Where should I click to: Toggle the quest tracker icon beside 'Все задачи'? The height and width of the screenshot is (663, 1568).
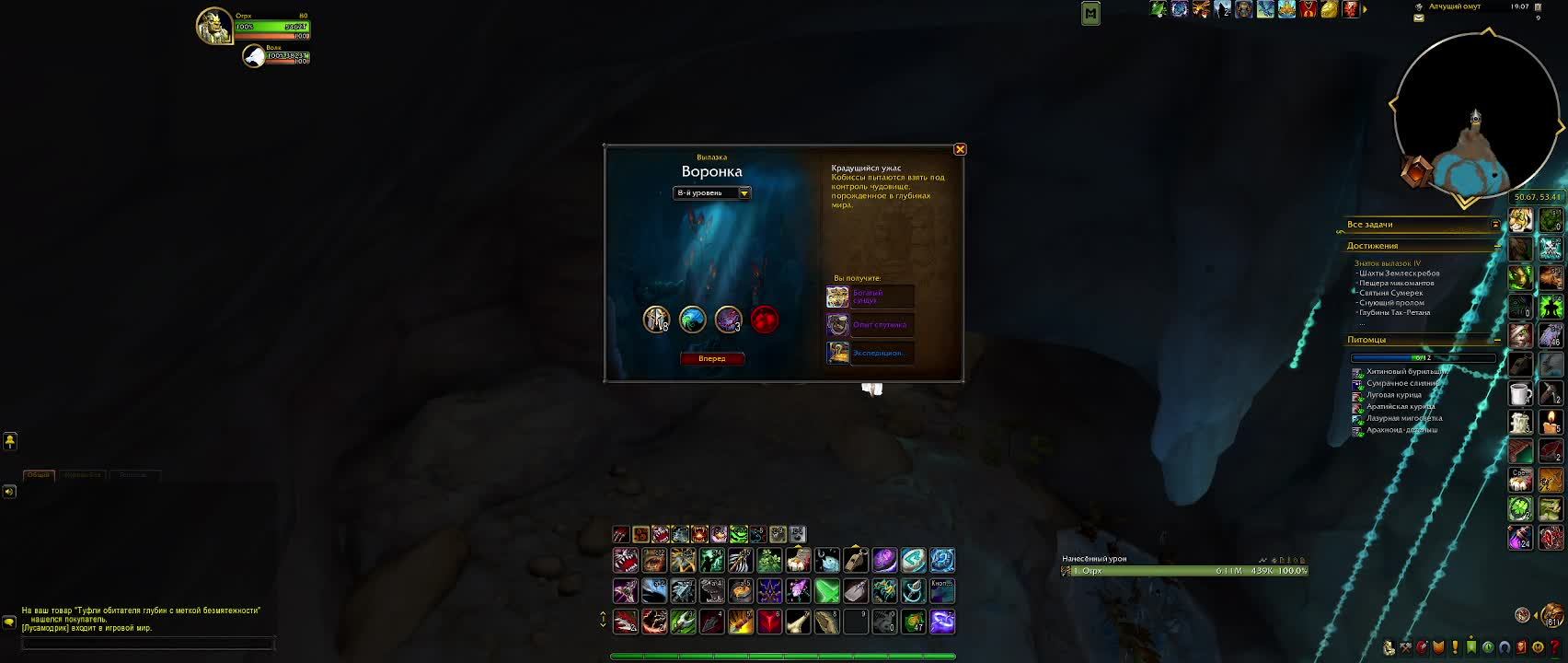1496,222
